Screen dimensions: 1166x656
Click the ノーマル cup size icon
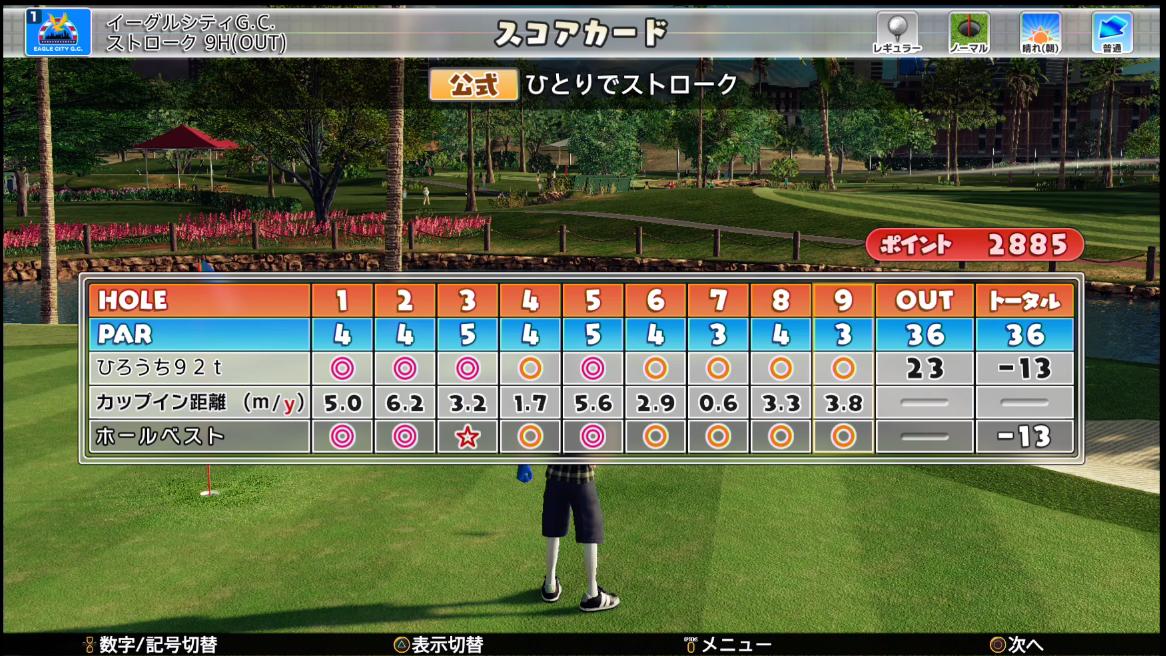tap(968, 32)
